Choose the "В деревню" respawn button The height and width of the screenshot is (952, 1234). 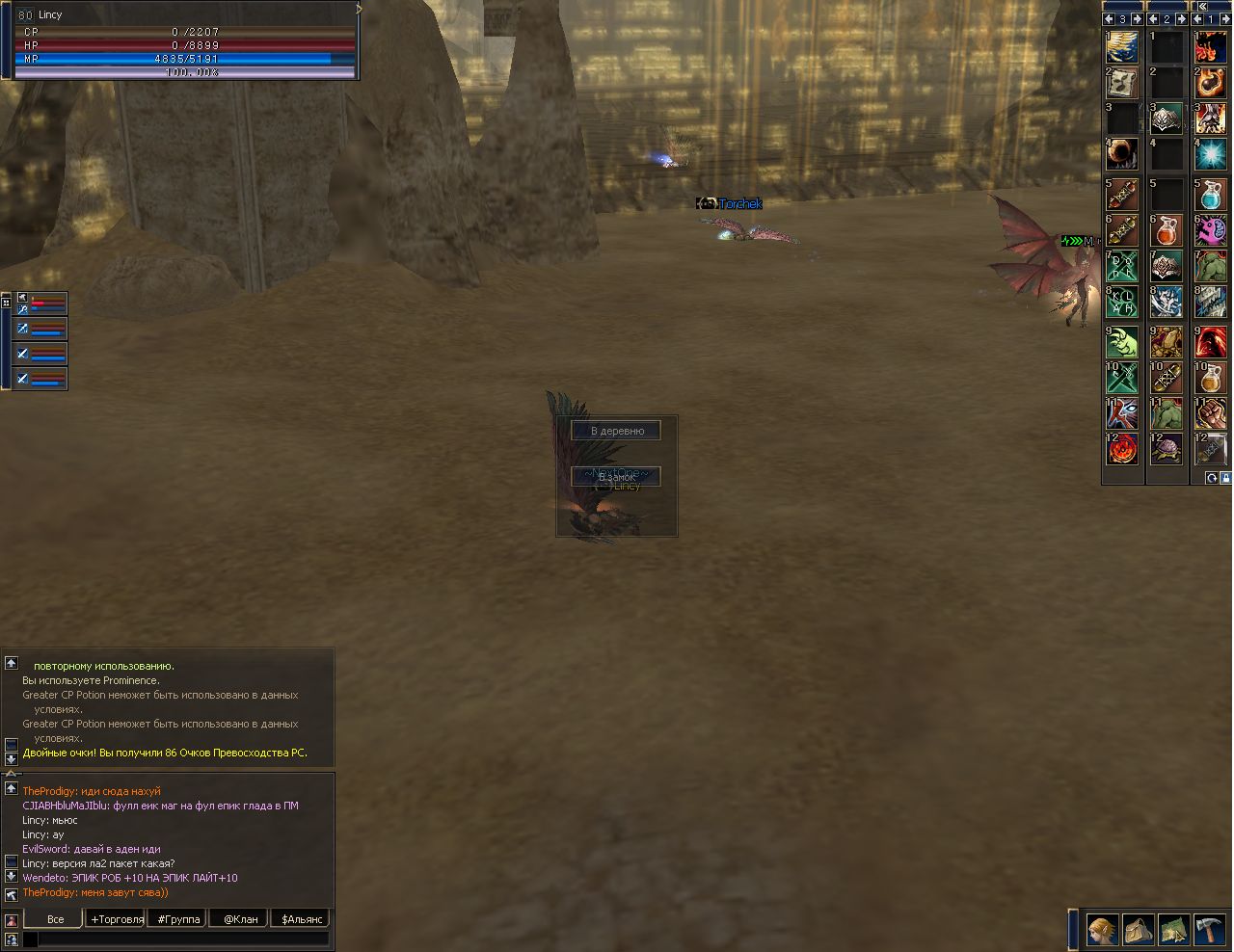tap(616, 431)
